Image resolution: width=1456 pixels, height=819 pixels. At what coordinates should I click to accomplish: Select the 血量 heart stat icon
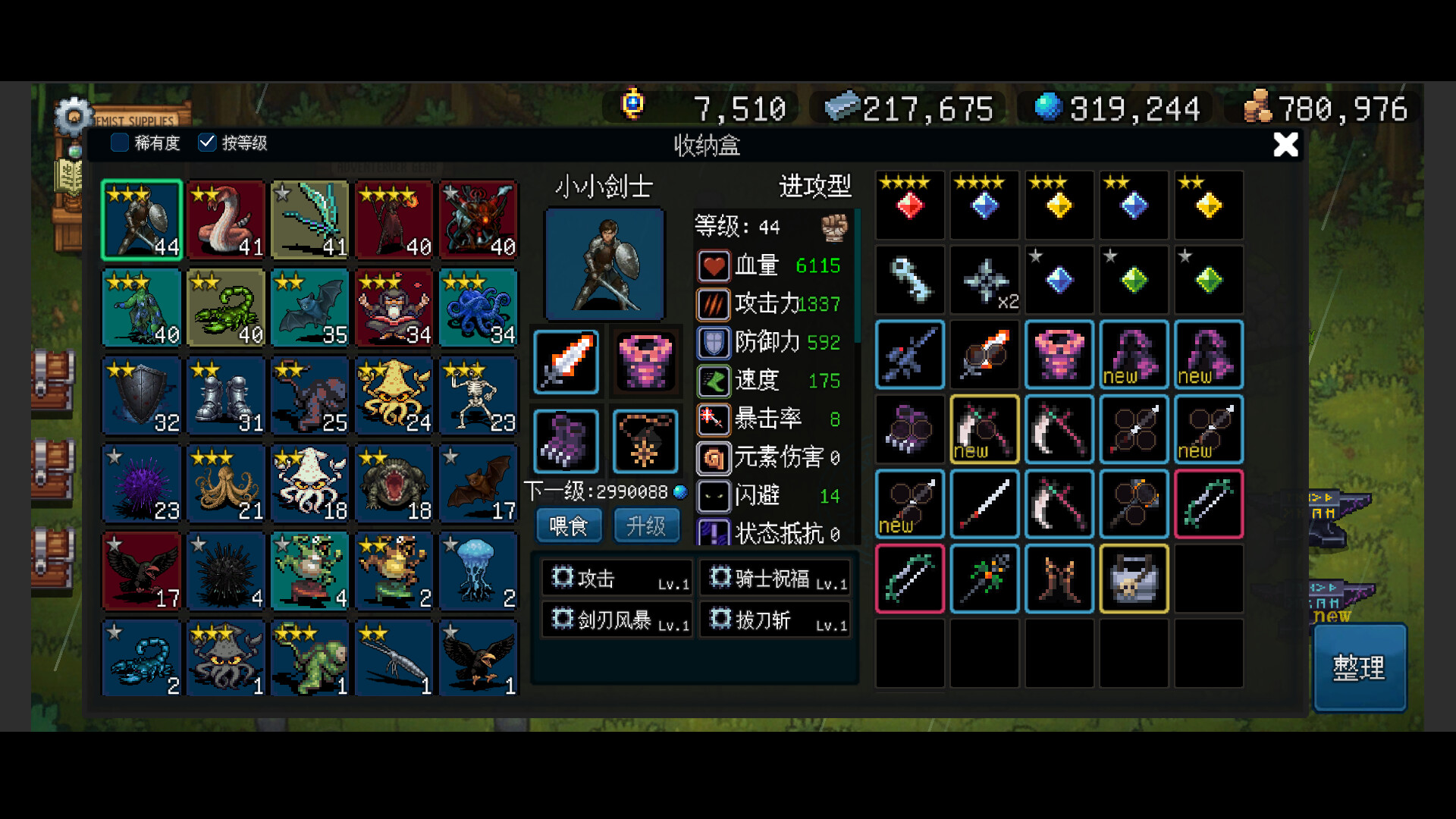[x=711, y=265]
